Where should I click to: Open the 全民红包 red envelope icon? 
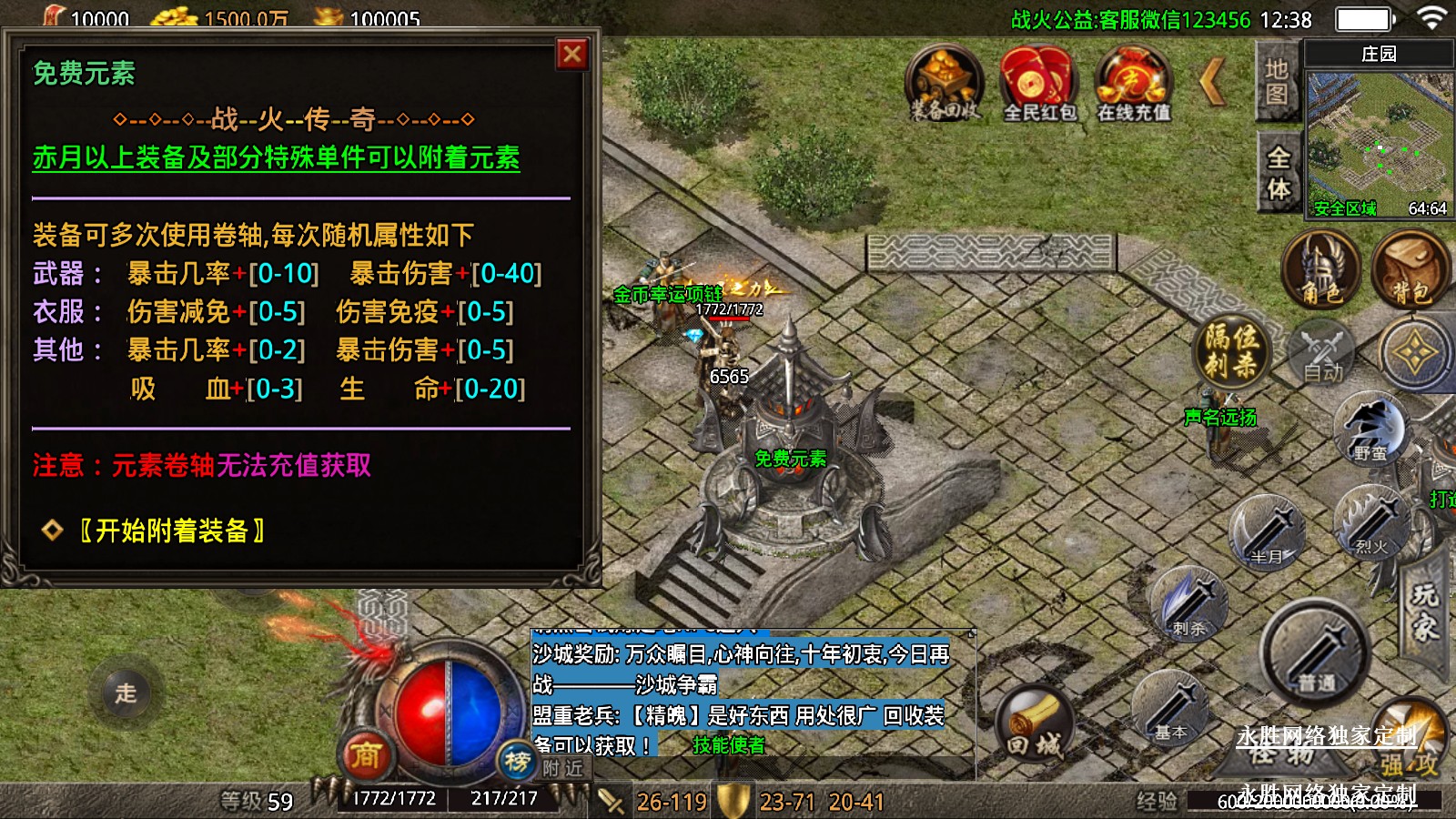pyautogui.click(x=1038, y=84)
